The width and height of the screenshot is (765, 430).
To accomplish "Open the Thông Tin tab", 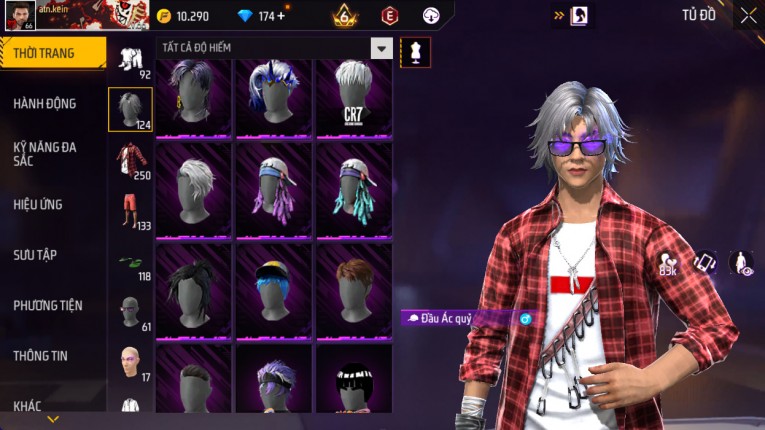I will pos(40,355).
